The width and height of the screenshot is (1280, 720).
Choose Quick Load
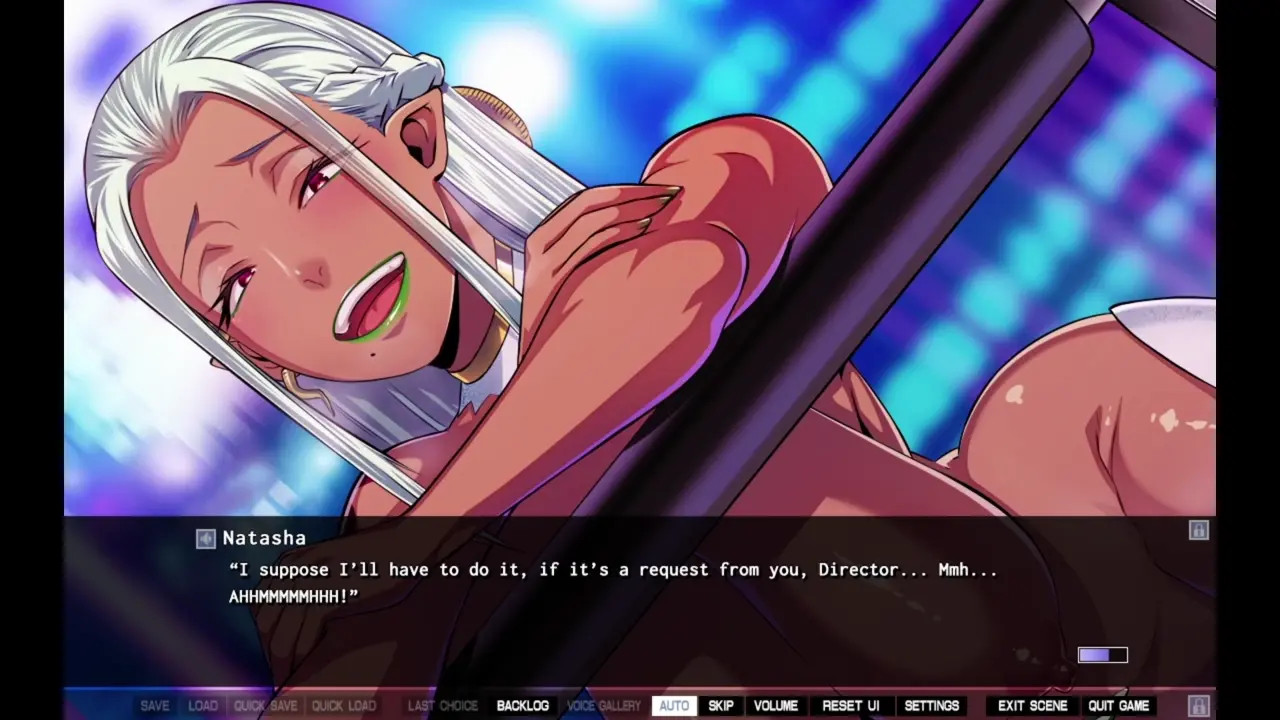pos(344,706)
